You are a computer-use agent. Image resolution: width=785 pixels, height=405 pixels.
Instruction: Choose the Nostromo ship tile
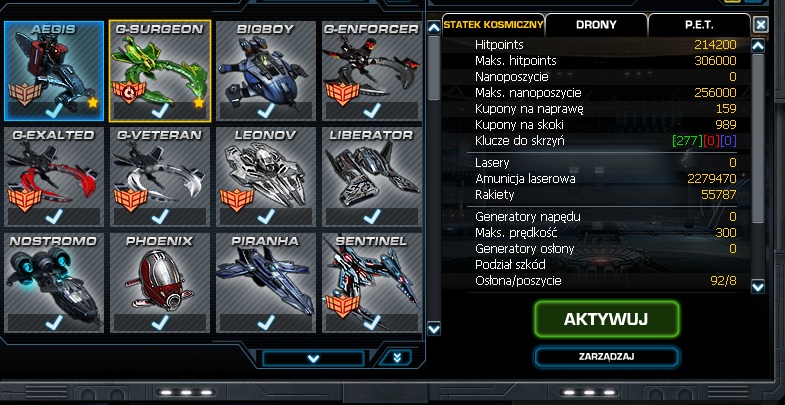coord(53,281)
